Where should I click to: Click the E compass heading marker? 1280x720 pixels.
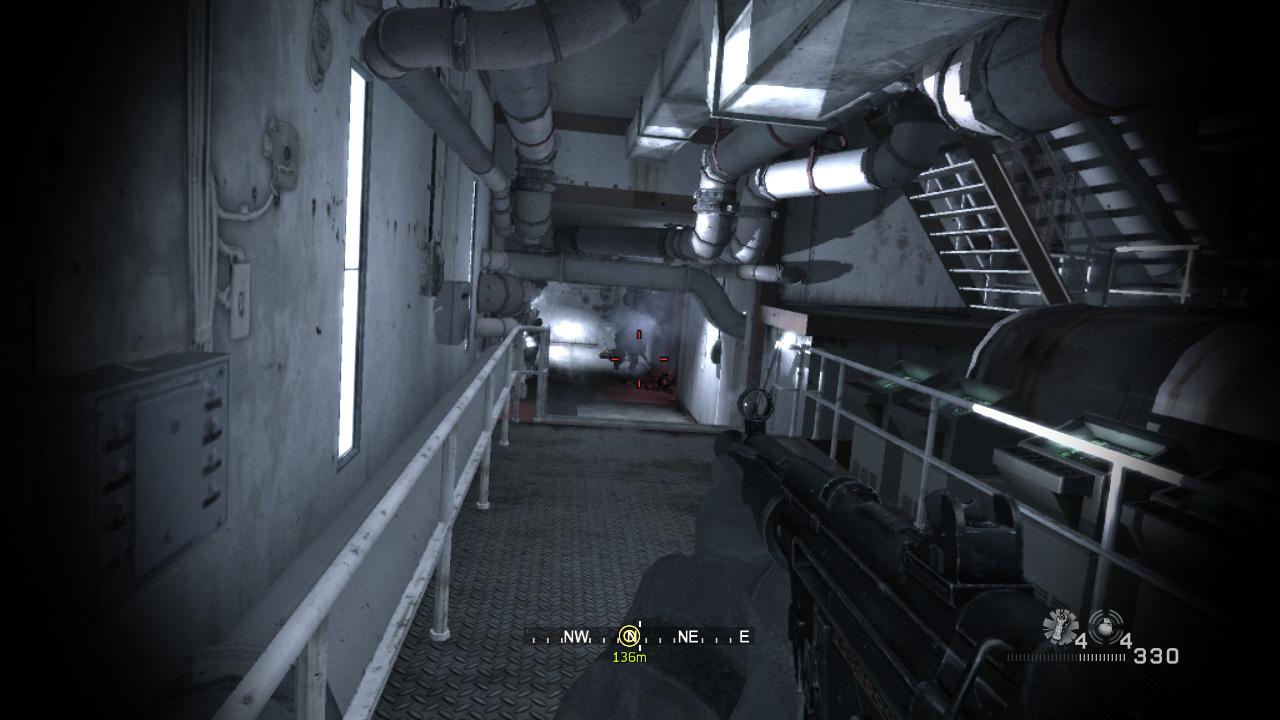743,636
